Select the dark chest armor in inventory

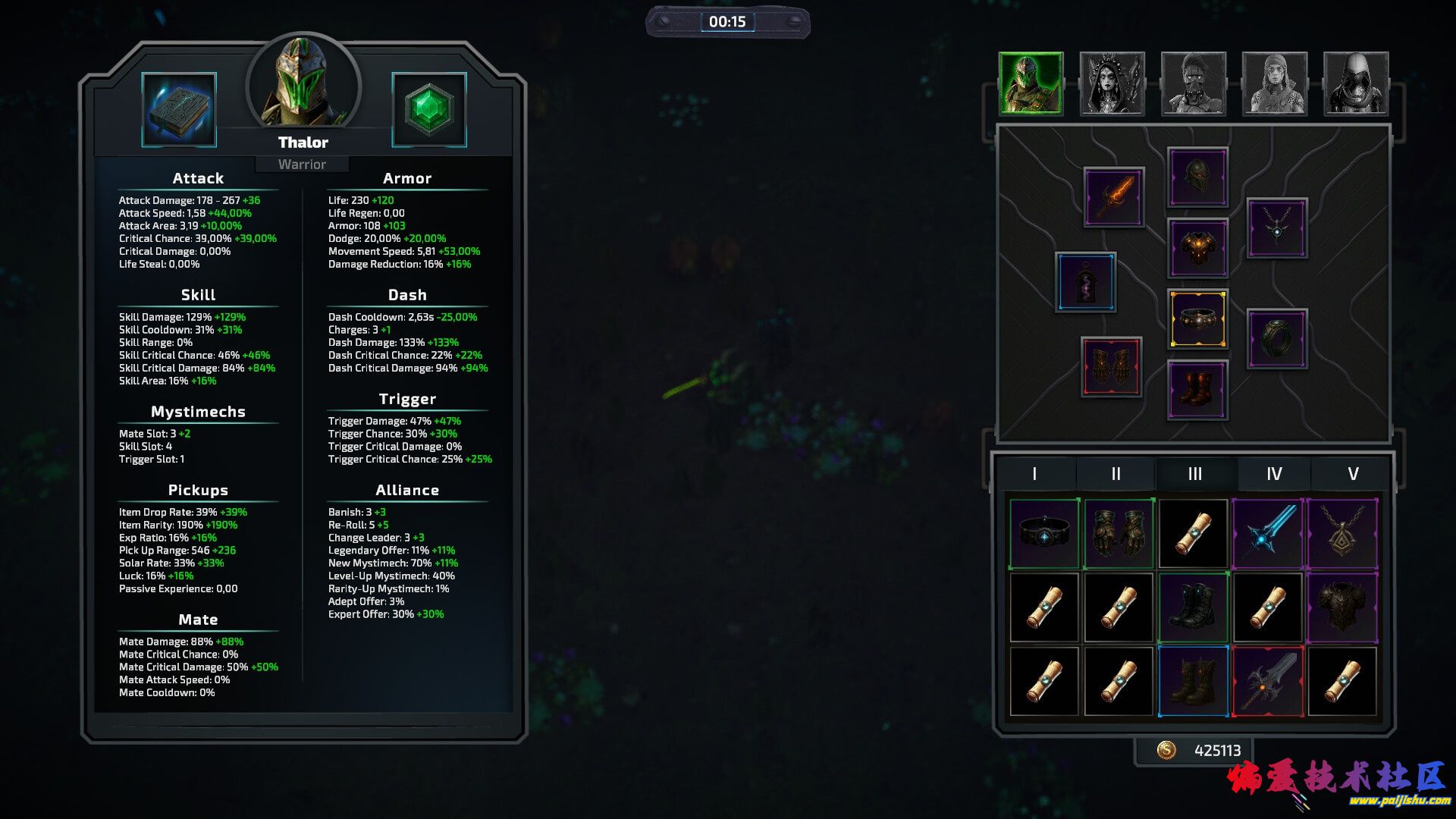pyautogui.click(x=1341, y=607)
